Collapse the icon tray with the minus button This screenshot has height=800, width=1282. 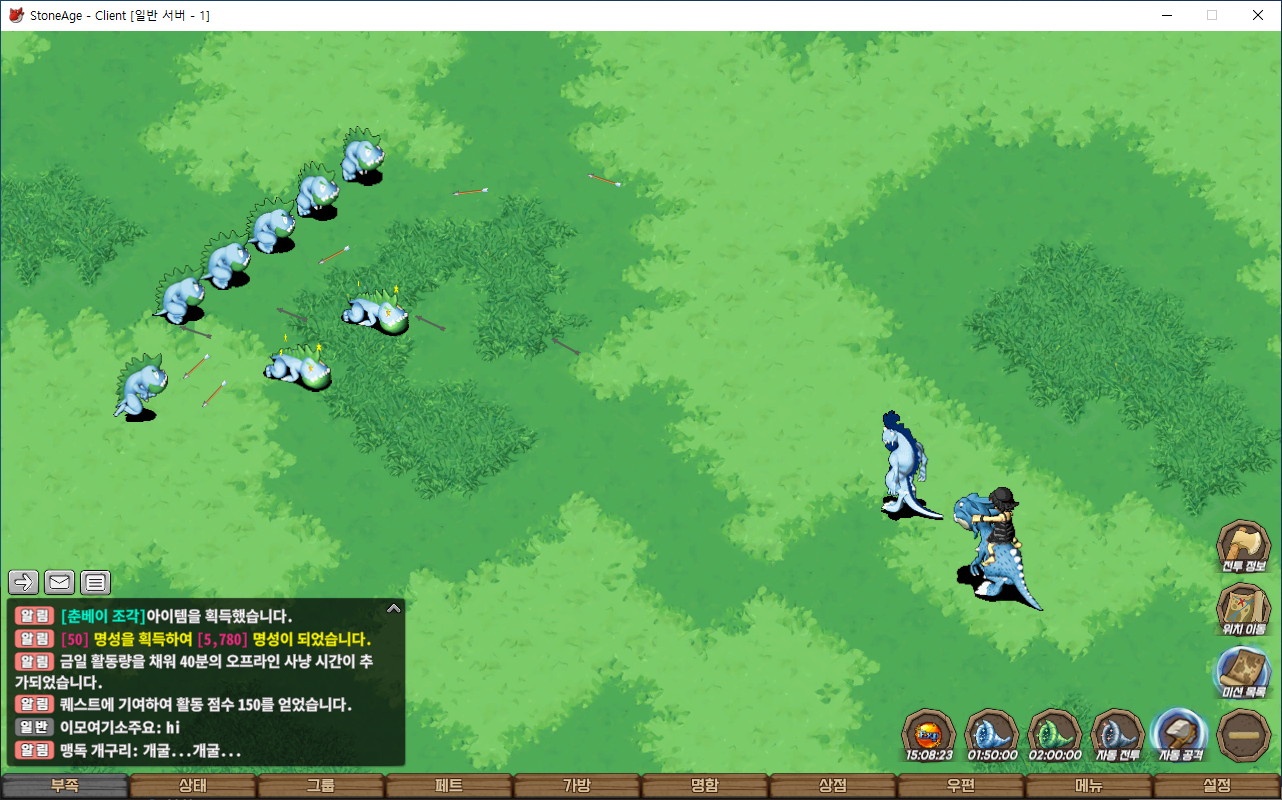[x=1244, y=735]
